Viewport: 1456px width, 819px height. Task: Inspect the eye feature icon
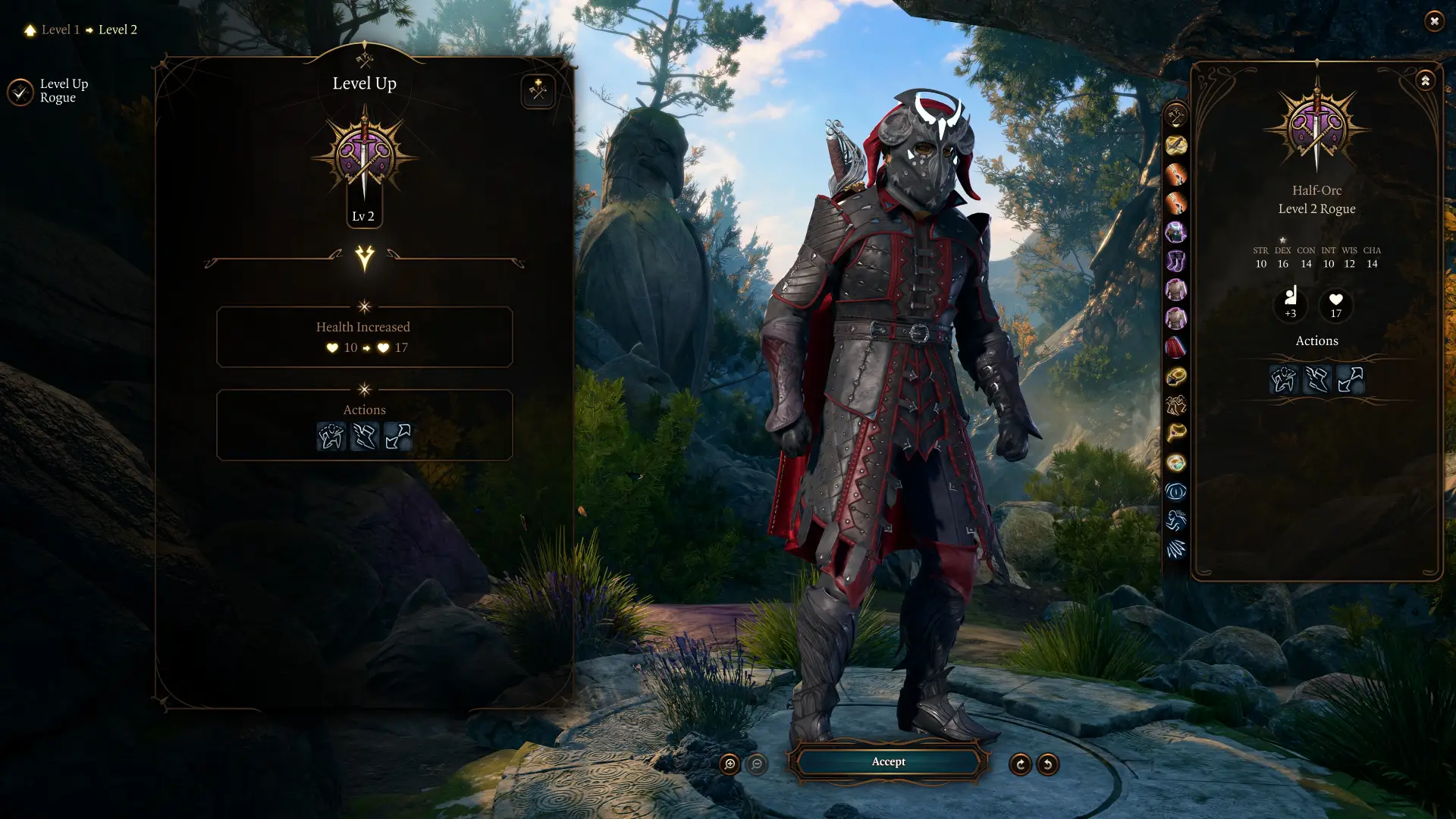[x=1175, y=492]
